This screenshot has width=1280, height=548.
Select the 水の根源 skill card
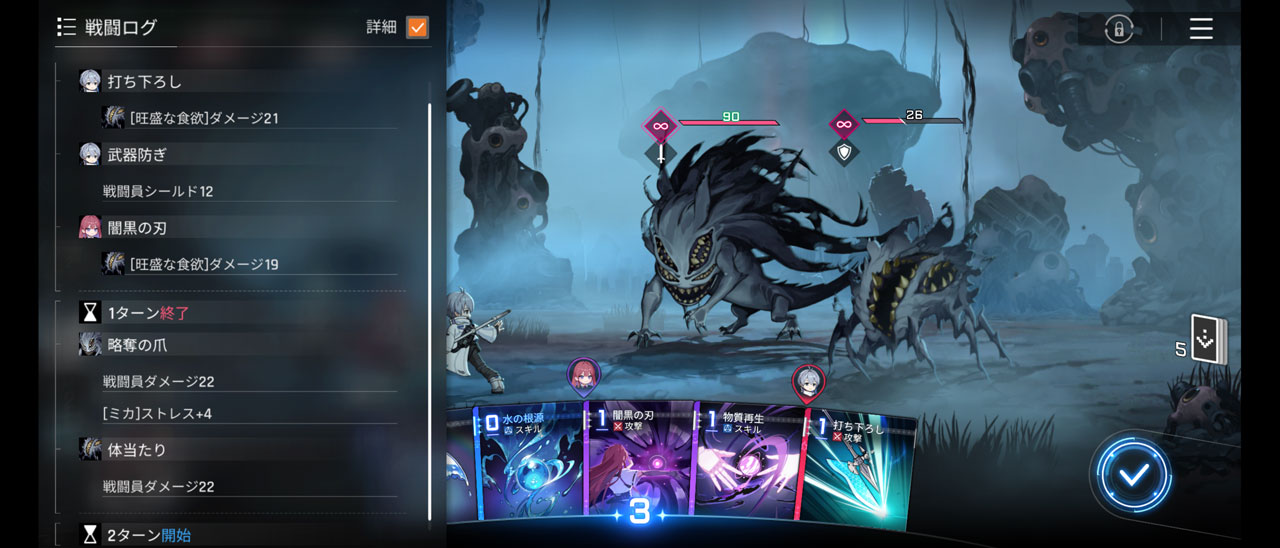(530, 463)
